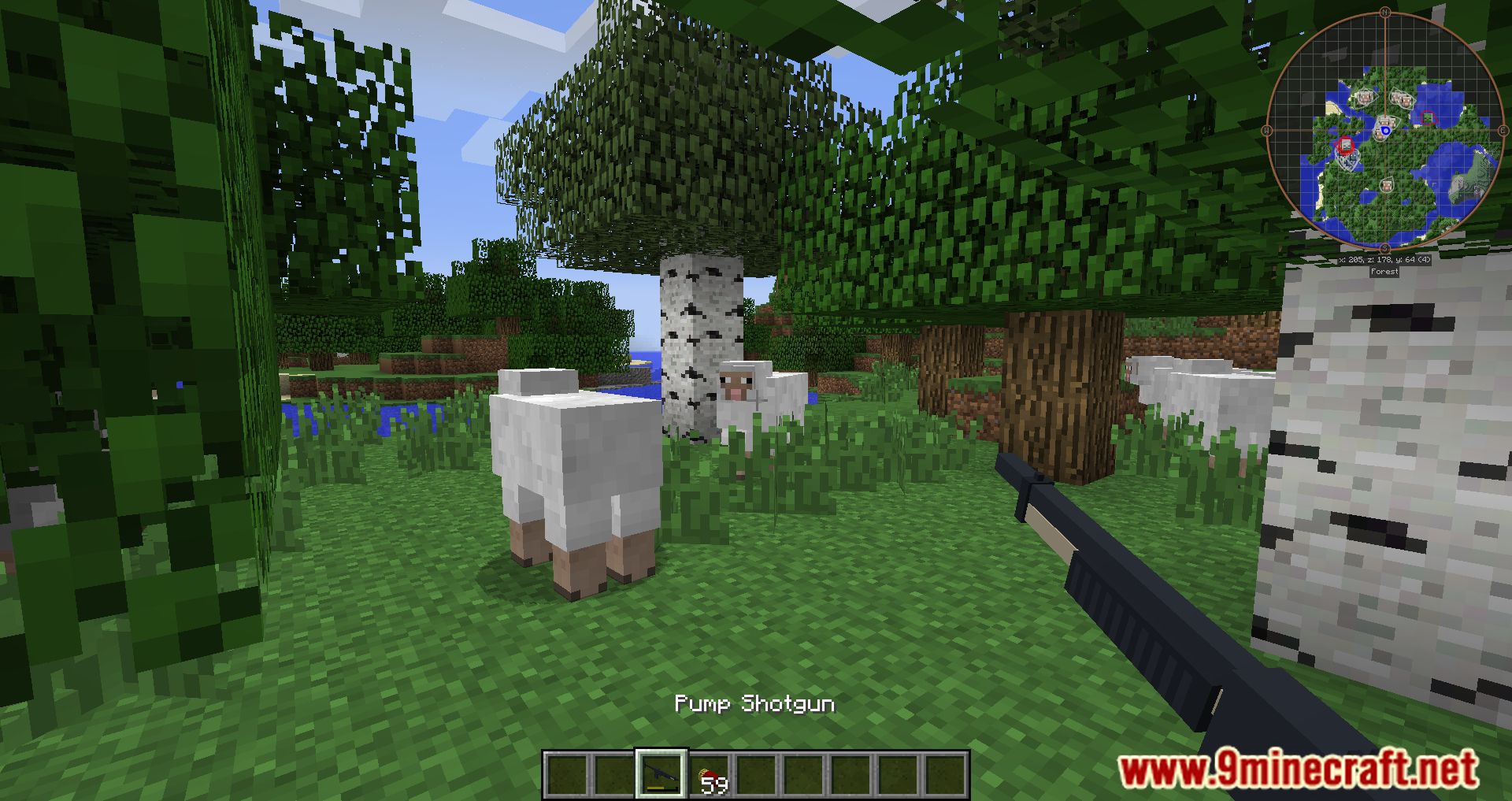Click the village marker near the minimap center
The image size is (1512, 801).
1386,122
